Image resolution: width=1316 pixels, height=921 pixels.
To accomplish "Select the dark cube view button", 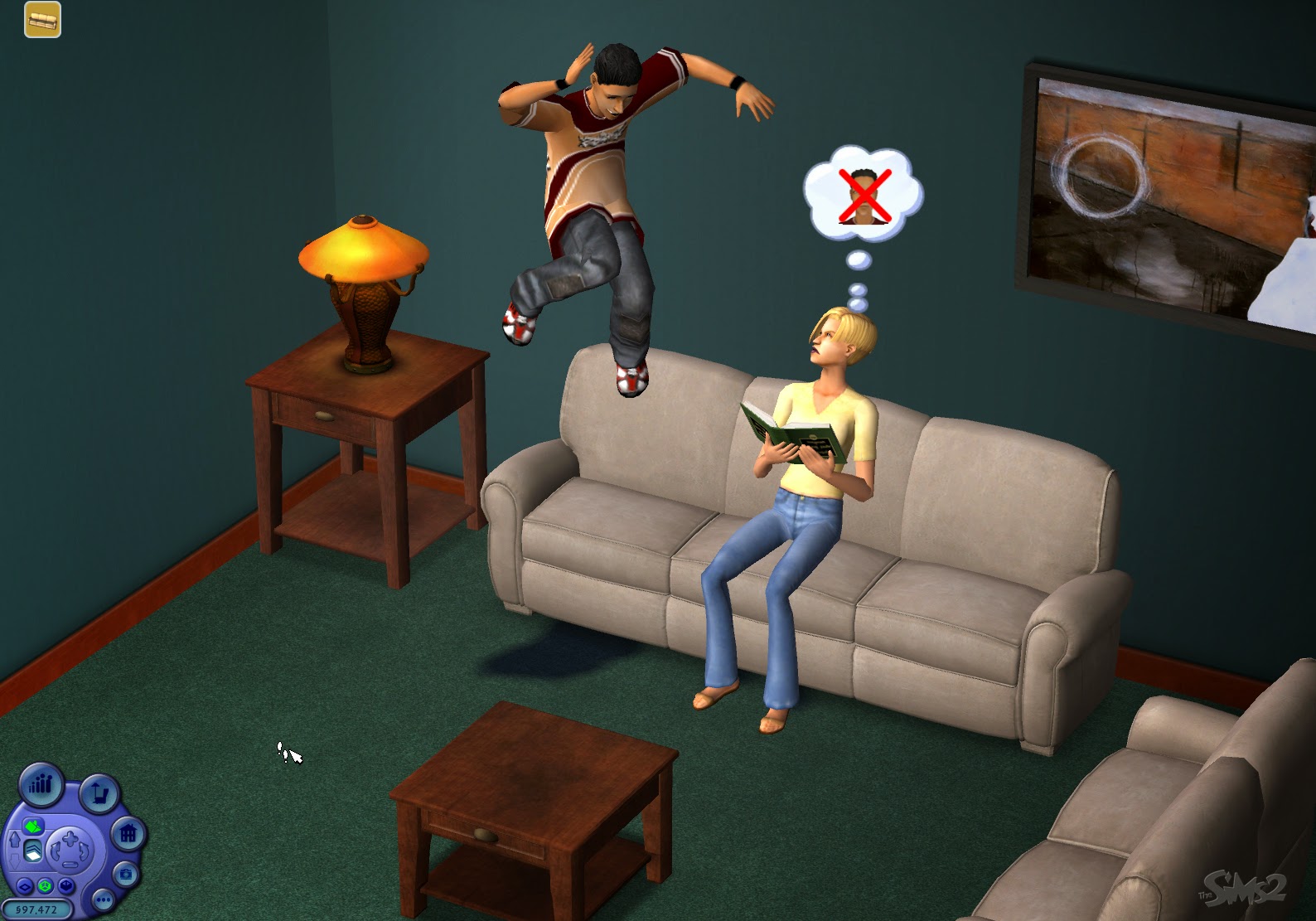I will pos(66,885).
